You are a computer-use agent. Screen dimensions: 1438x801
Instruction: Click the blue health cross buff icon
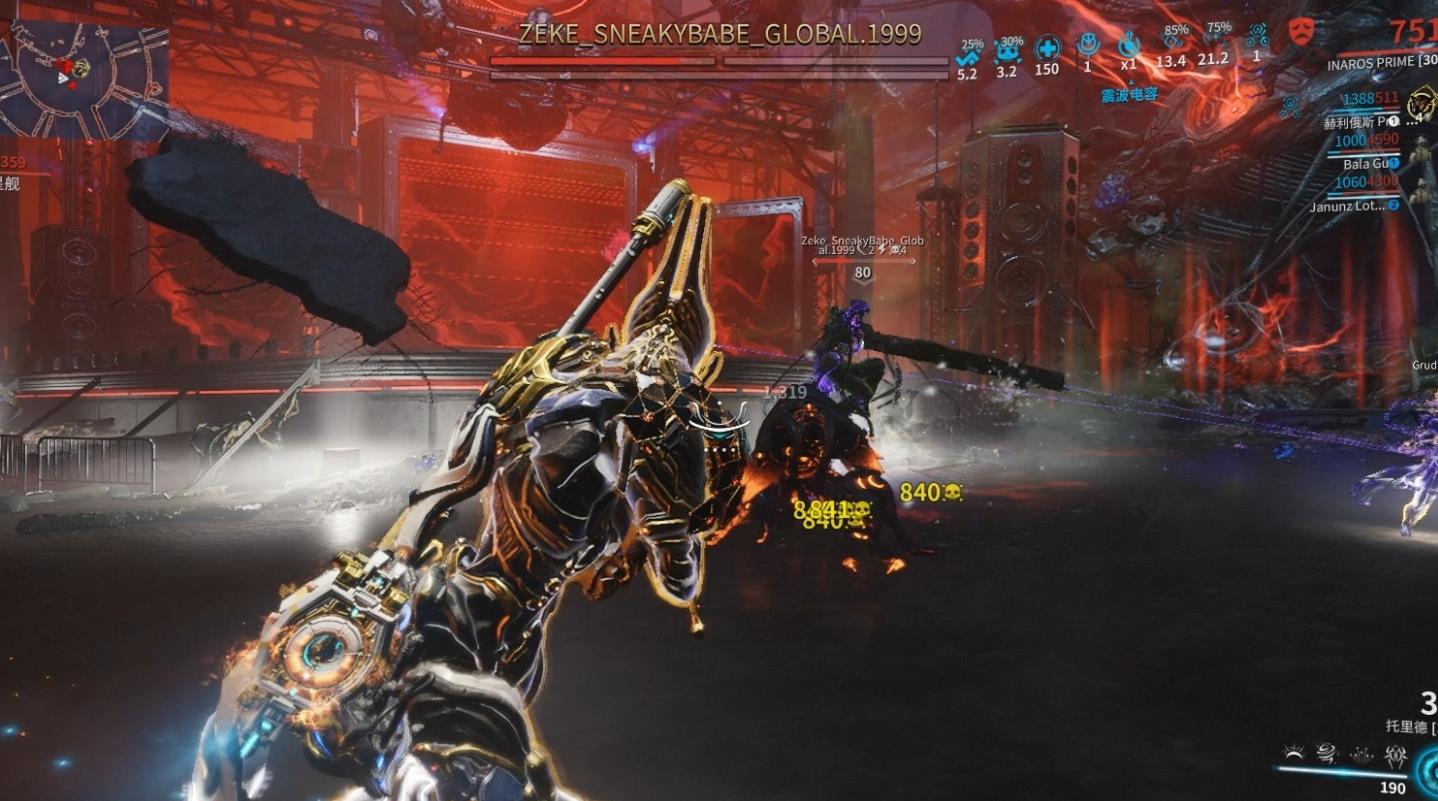coord(1047,48)
